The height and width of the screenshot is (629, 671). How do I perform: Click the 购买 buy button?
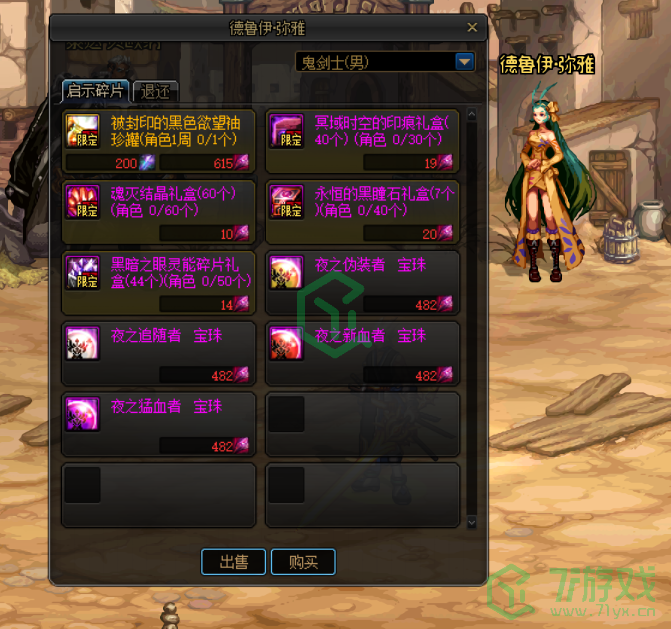[303, 562]
